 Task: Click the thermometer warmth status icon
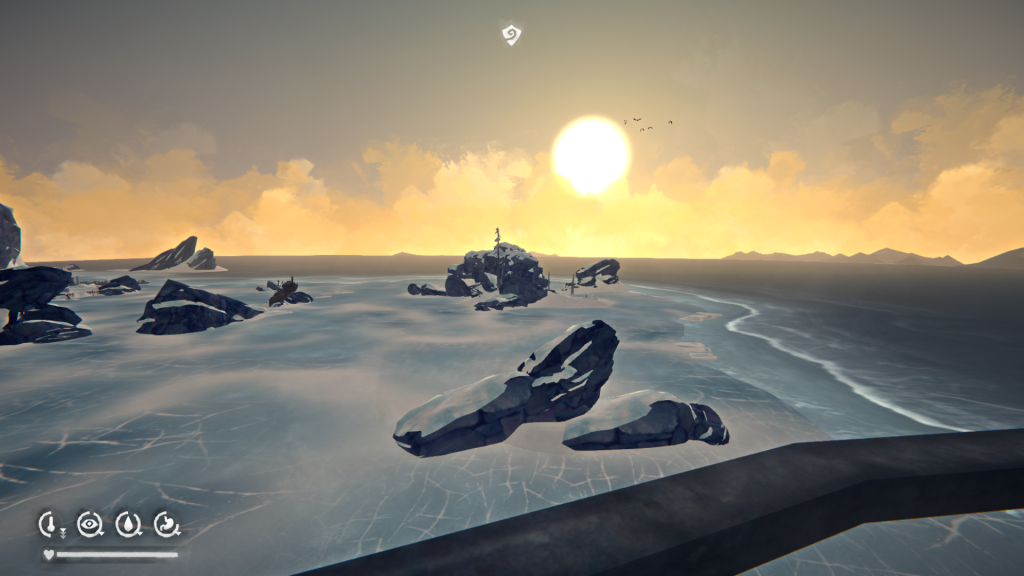(x=50, y=523)
